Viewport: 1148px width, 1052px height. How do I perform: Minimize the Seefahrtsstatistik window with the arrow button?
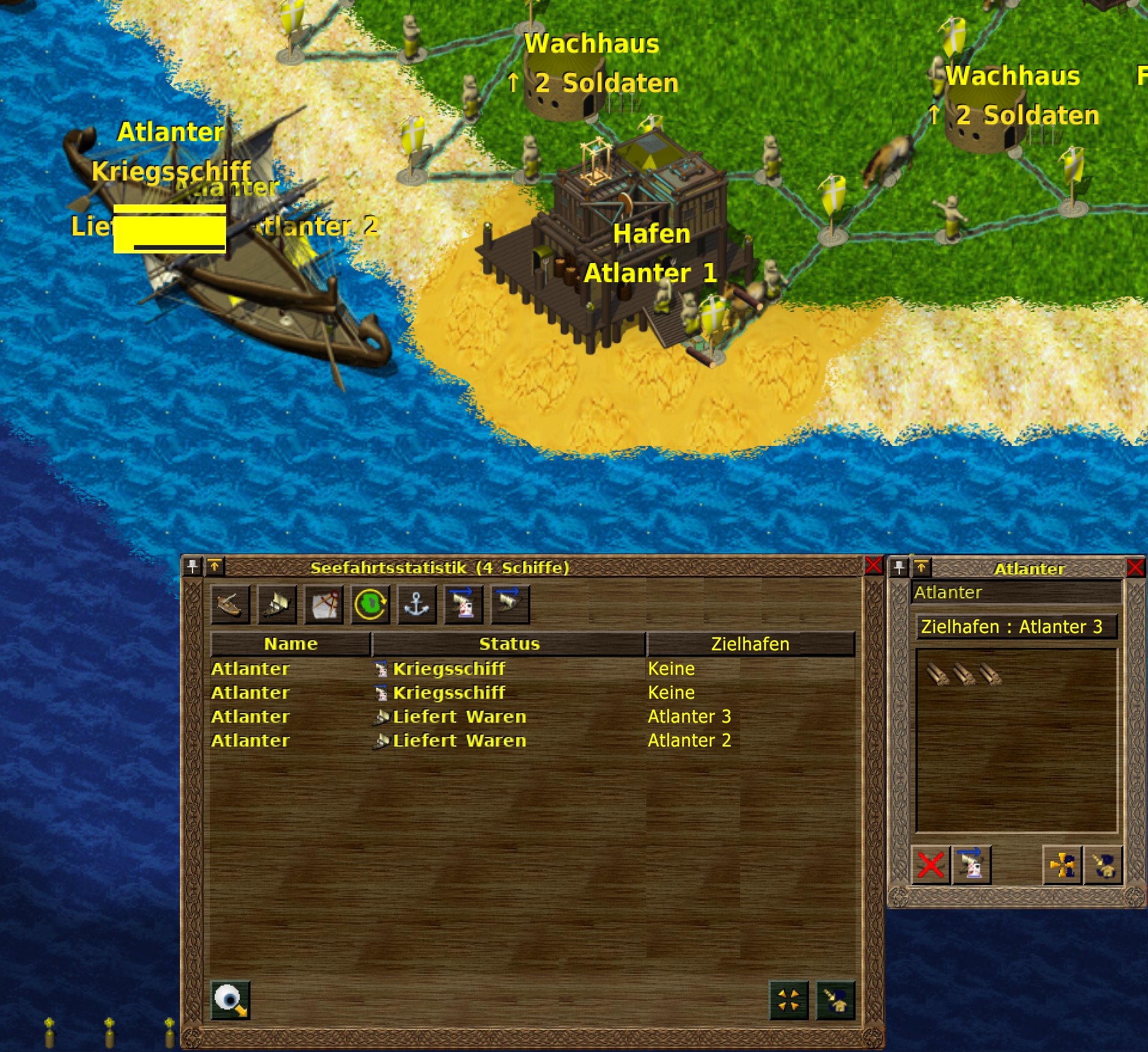215,566
